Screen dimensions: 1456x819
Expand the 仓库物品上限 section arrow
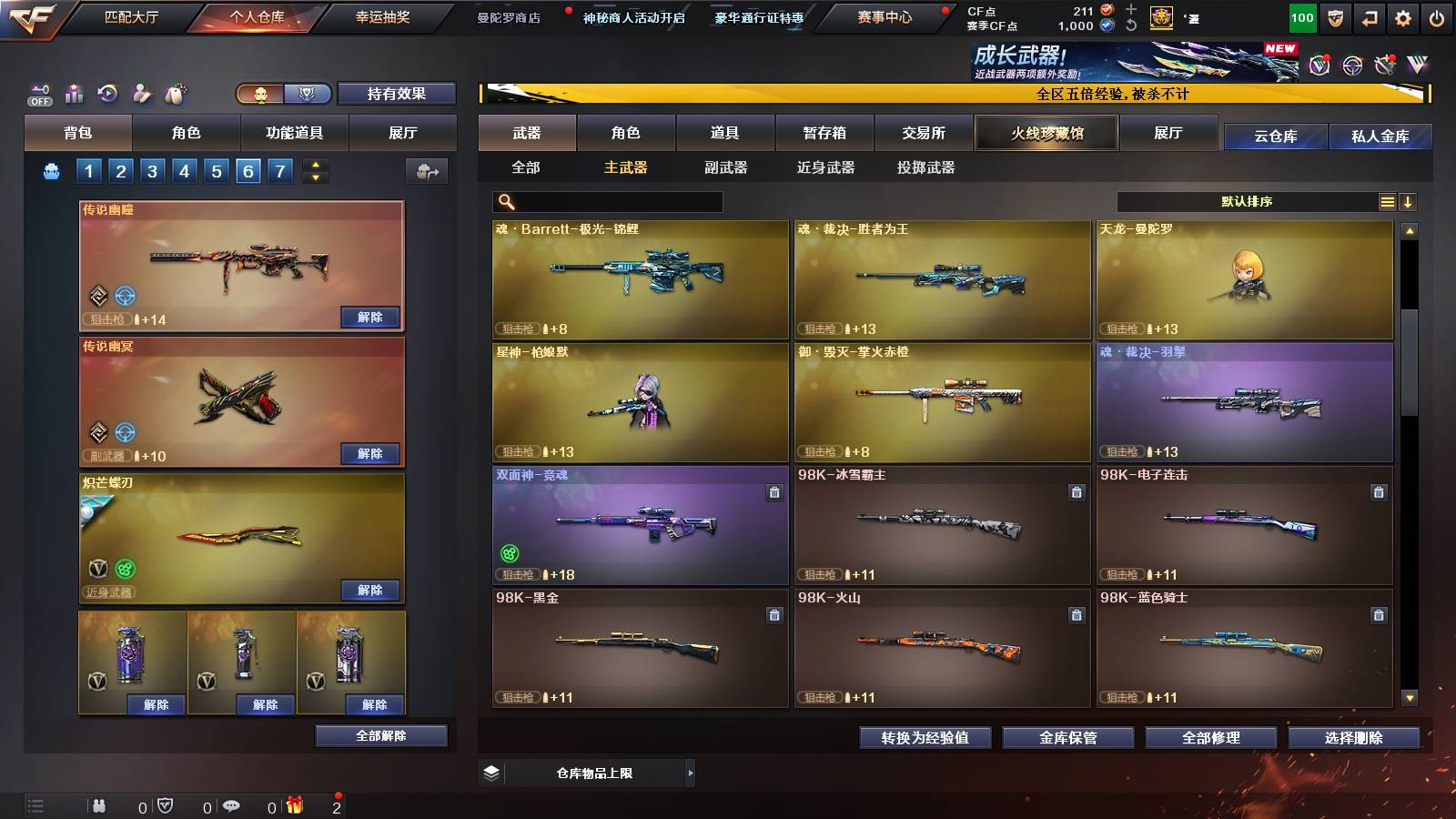(690, 773)
